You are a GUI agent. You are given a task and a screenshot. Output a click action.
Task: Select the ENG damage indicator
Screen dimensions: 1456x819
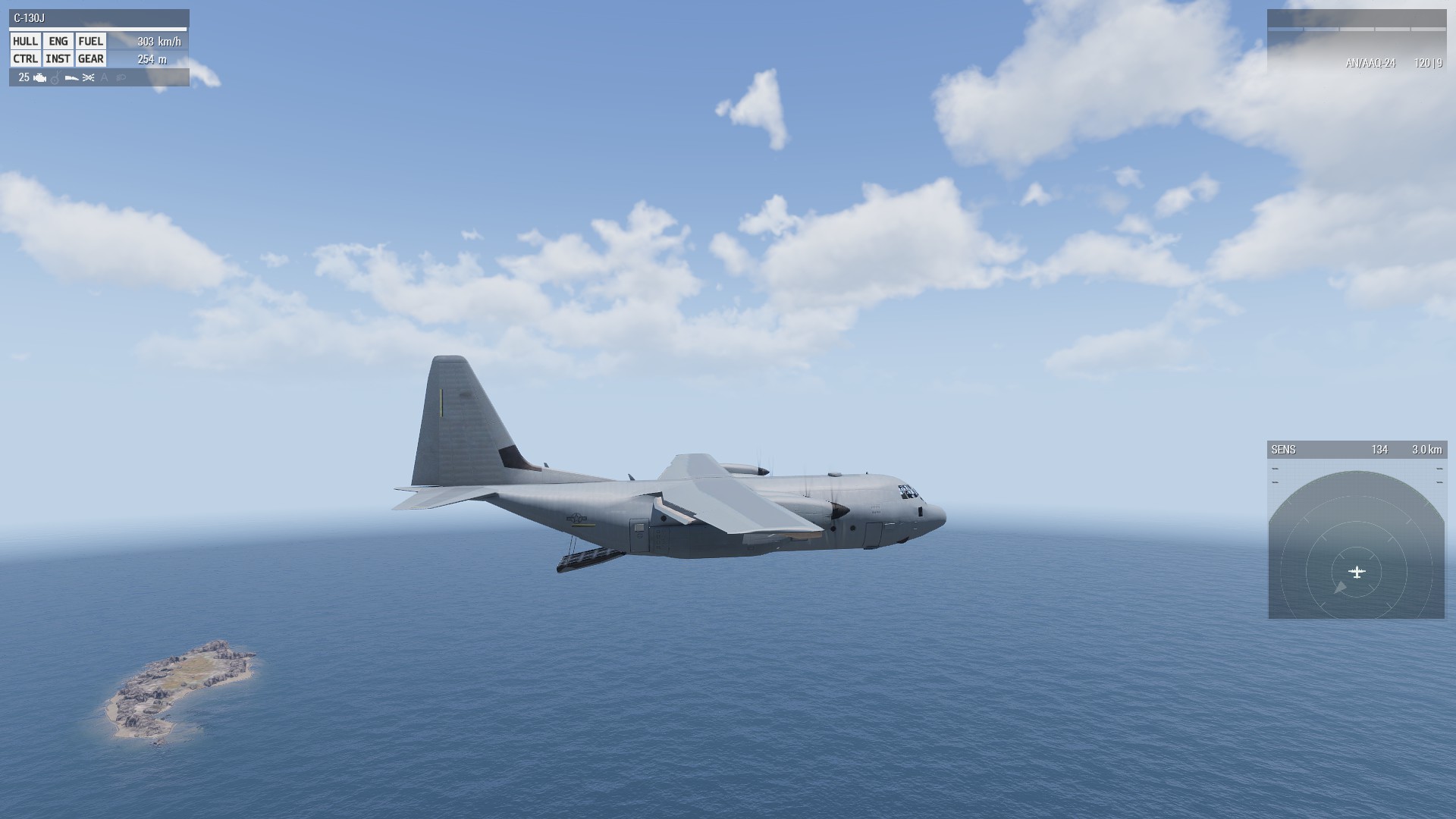tap(58, 42)
